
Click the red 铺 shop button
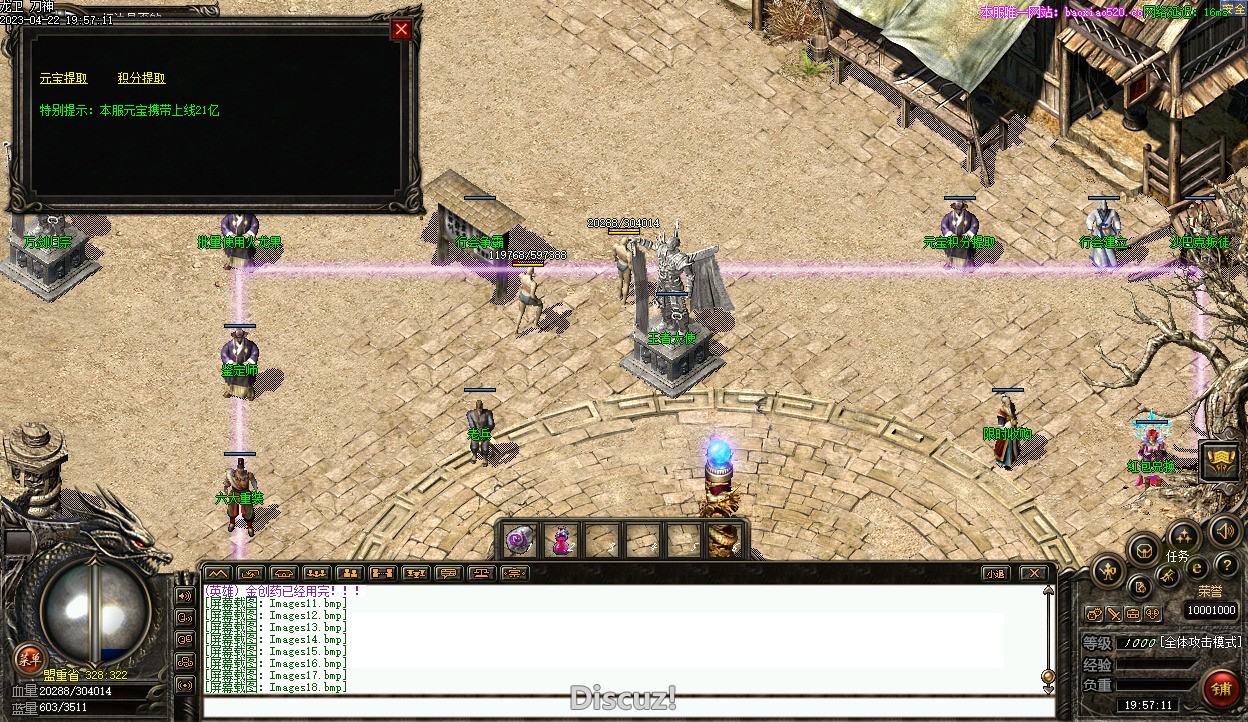point(1220,689)
